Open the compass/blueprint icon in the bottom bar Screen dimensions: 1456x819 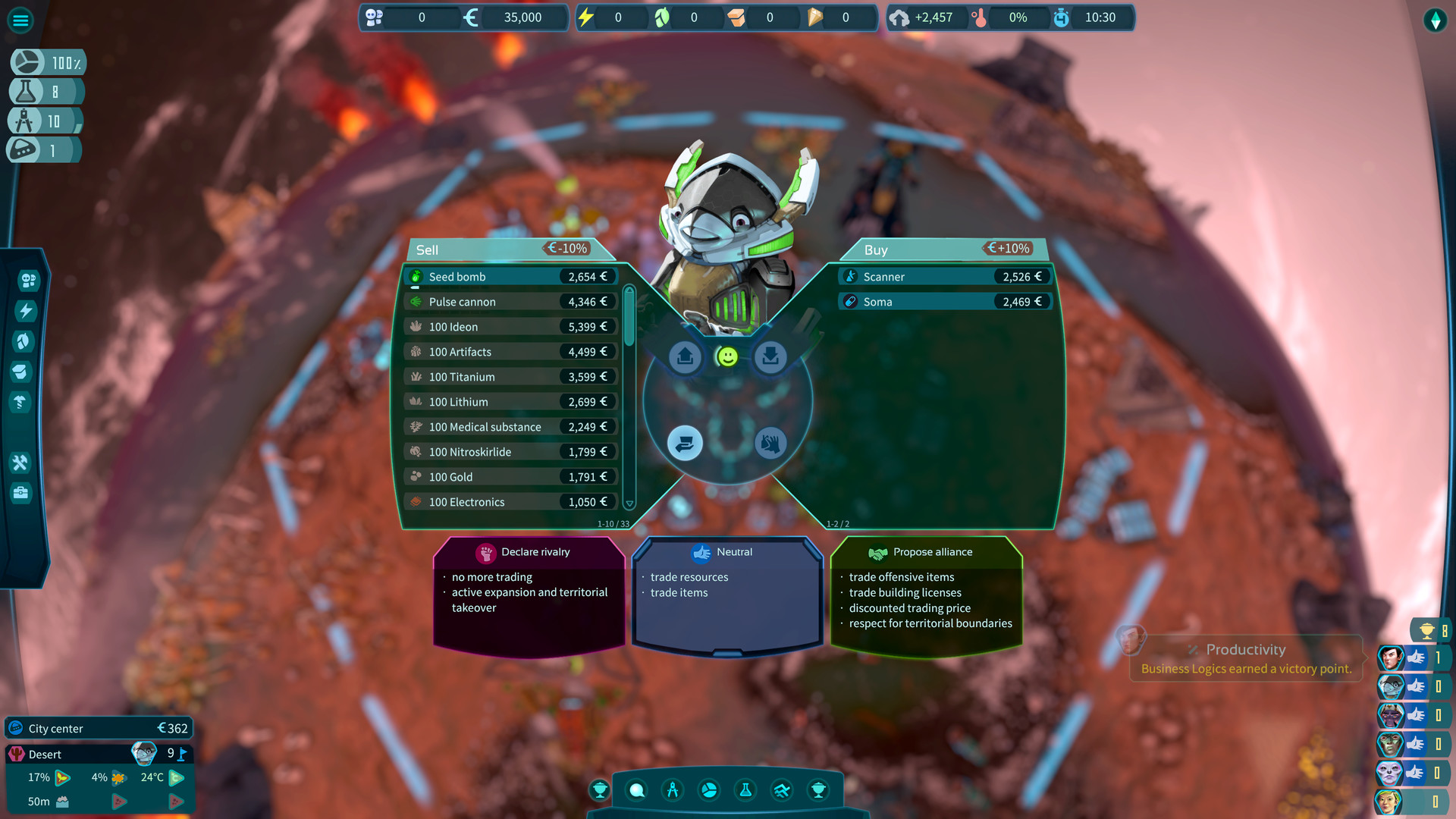(x=673, y=790)
